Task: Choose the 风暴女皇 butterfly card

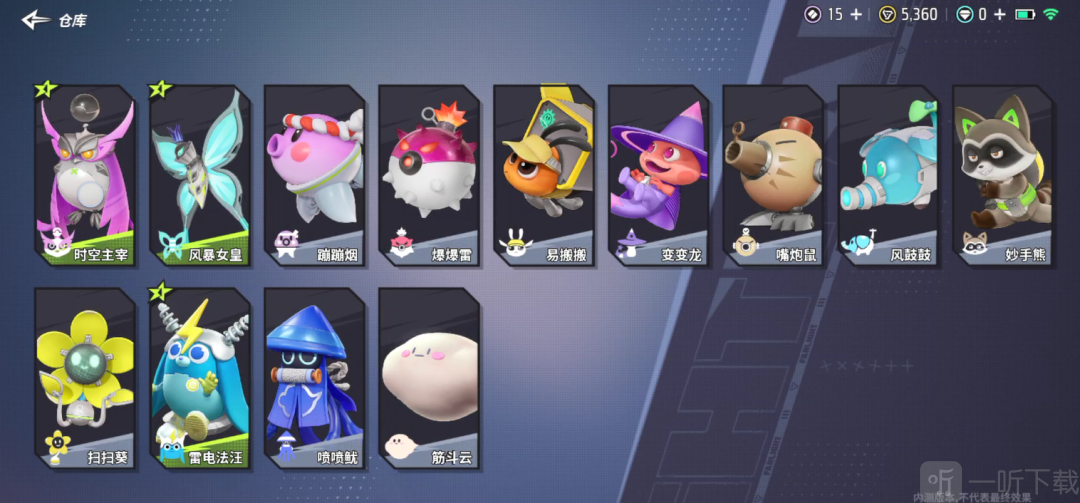Action: pos(199,175)
